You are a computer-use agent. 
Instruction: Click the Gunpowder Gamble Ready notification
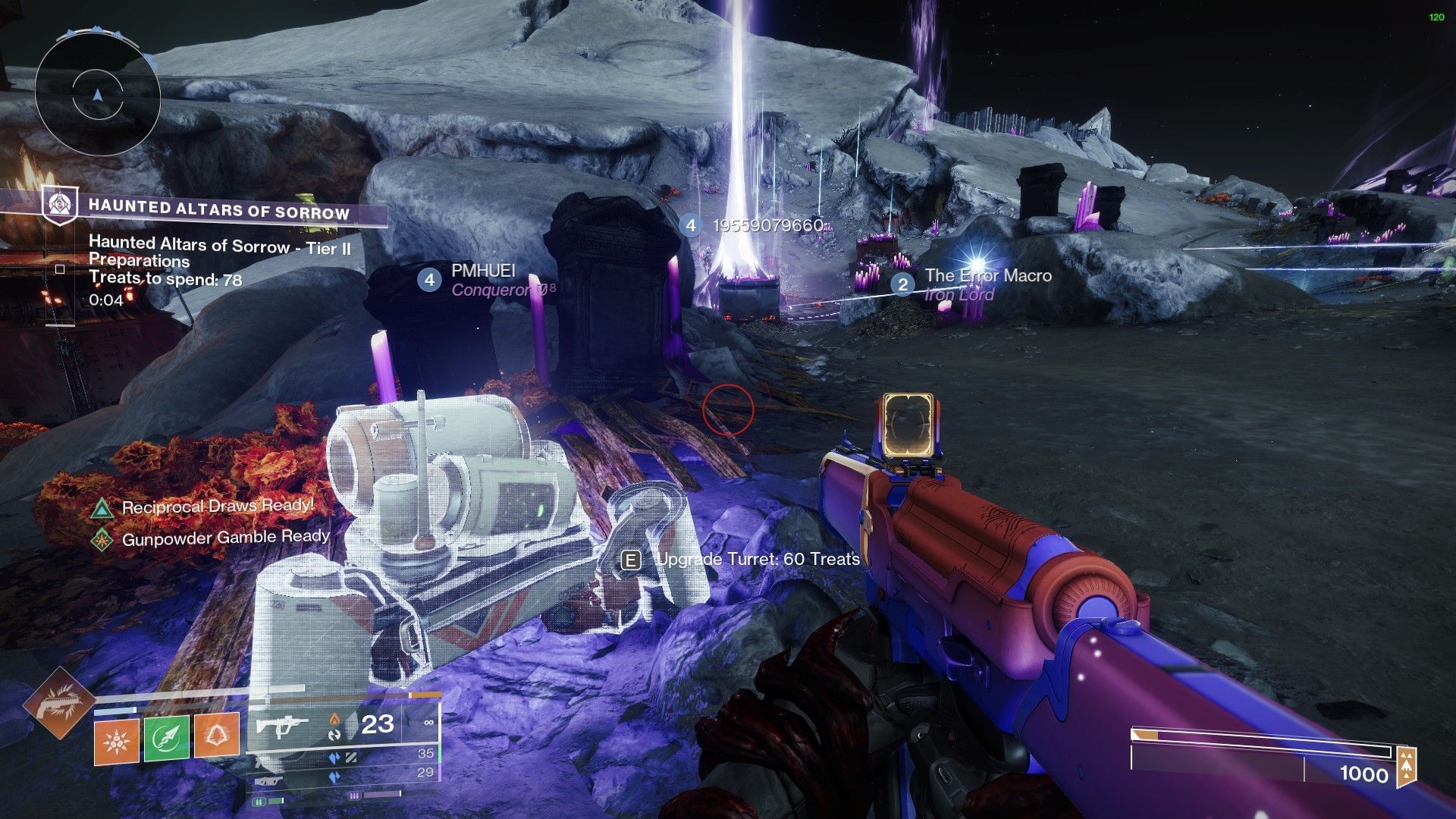pos(224,538)
